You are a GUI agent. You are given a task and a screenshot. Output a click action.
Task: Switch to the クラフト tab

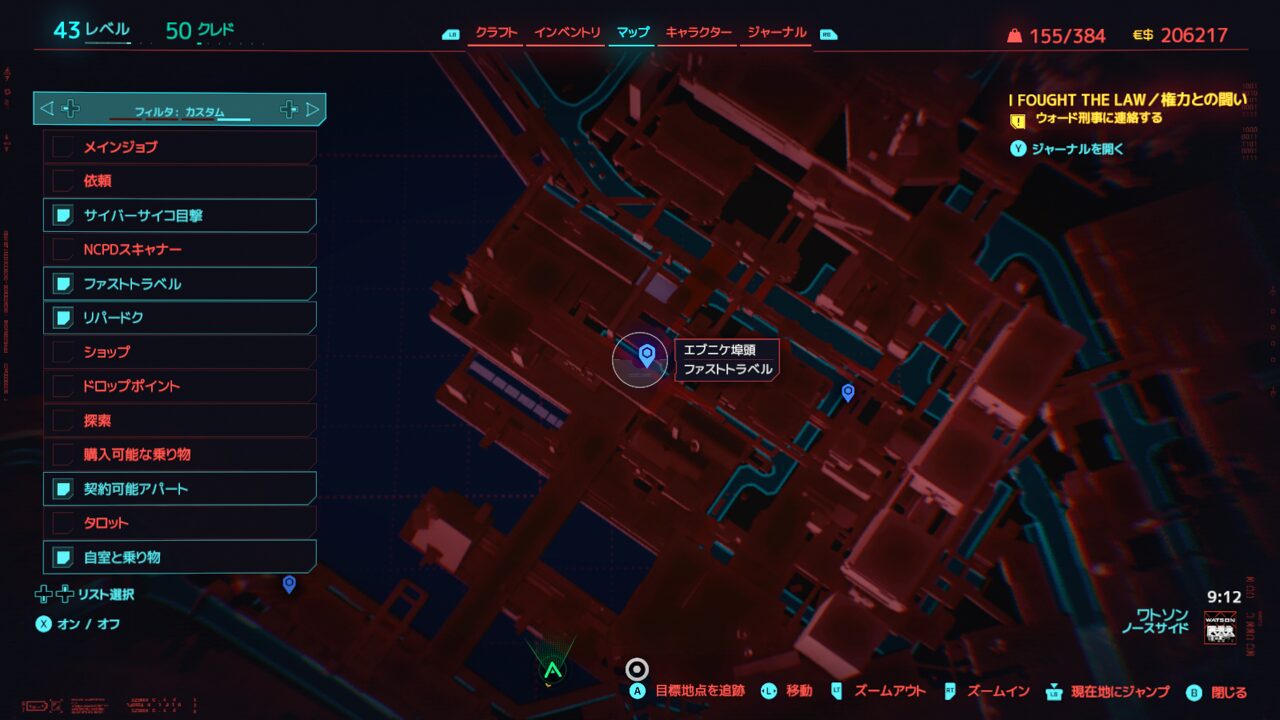pyautogui.click(x=496, y=33)
